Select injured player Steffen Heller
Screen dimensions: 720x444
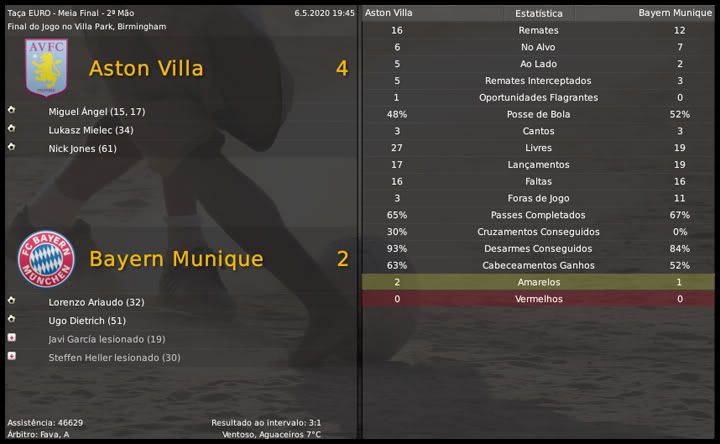tap(114, 358)
